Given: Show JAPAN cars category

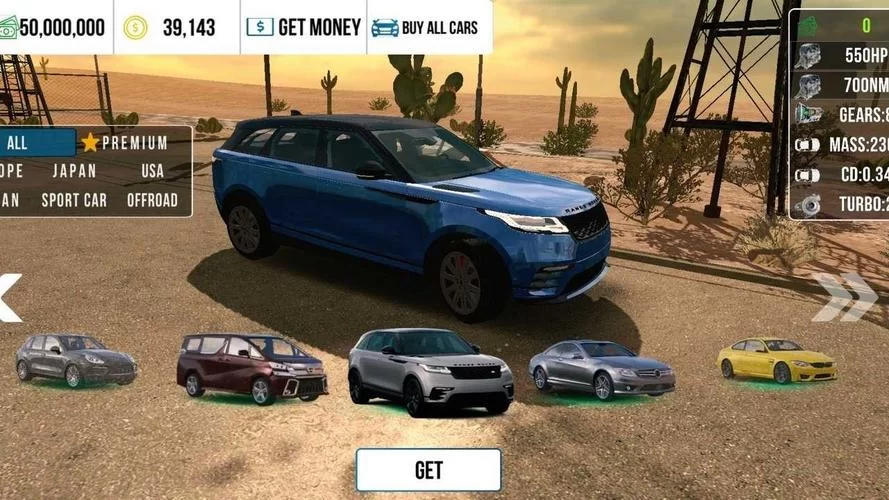Looking at the screenshot, I should click(x=74, y=171).
